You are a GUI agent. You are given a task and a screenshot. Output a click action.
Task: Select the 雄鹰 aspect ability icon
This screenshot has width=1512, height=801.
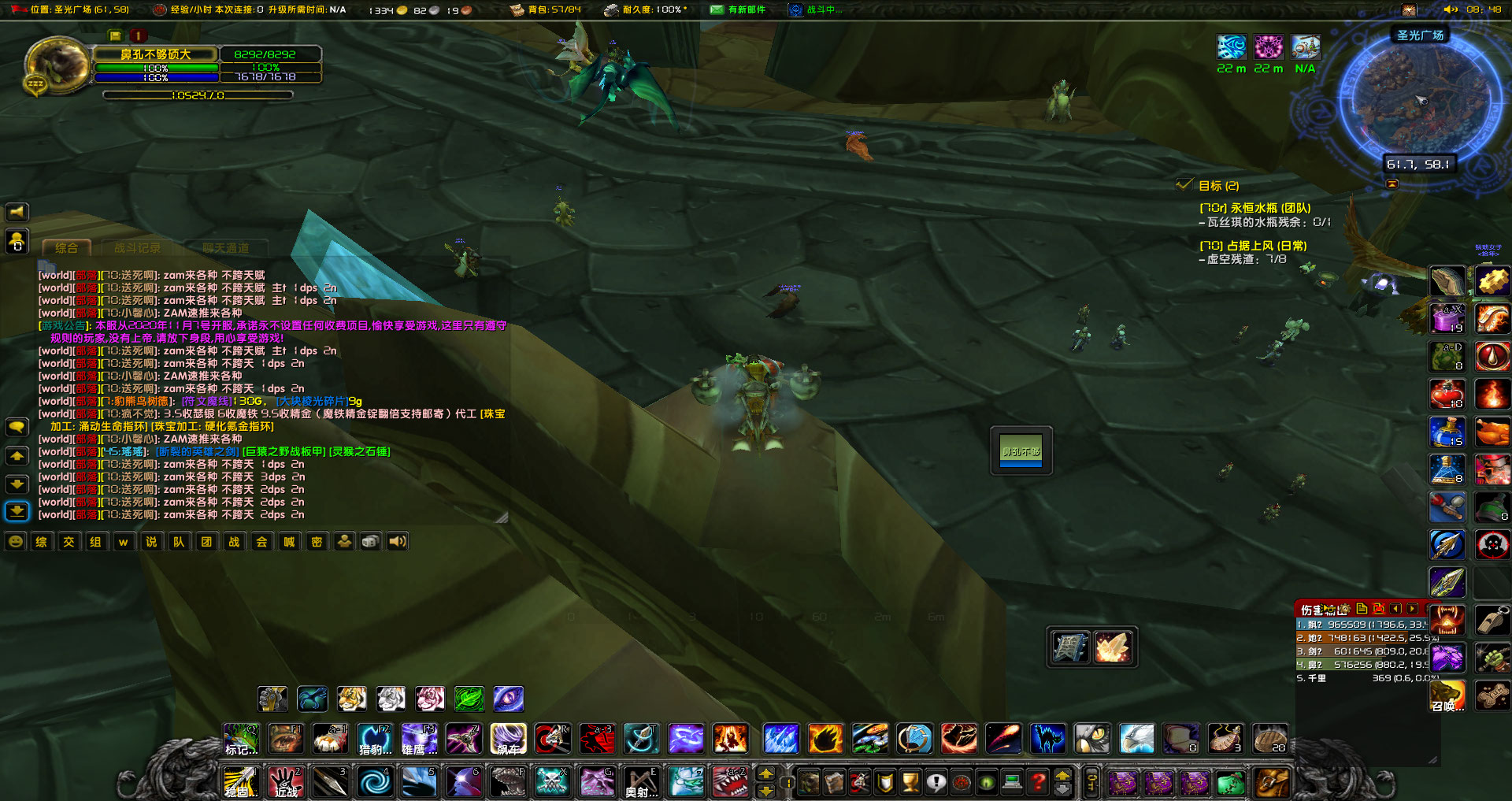click(x=418, y=739)
